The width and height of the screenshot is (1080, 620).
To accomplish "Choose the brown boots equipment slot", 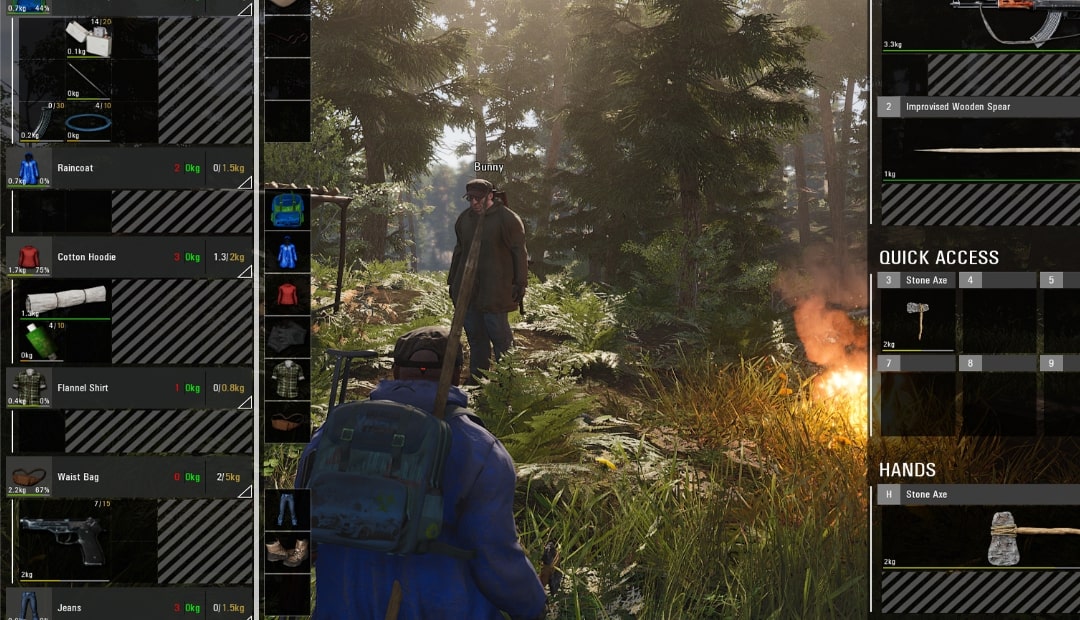I will point(287,551).
